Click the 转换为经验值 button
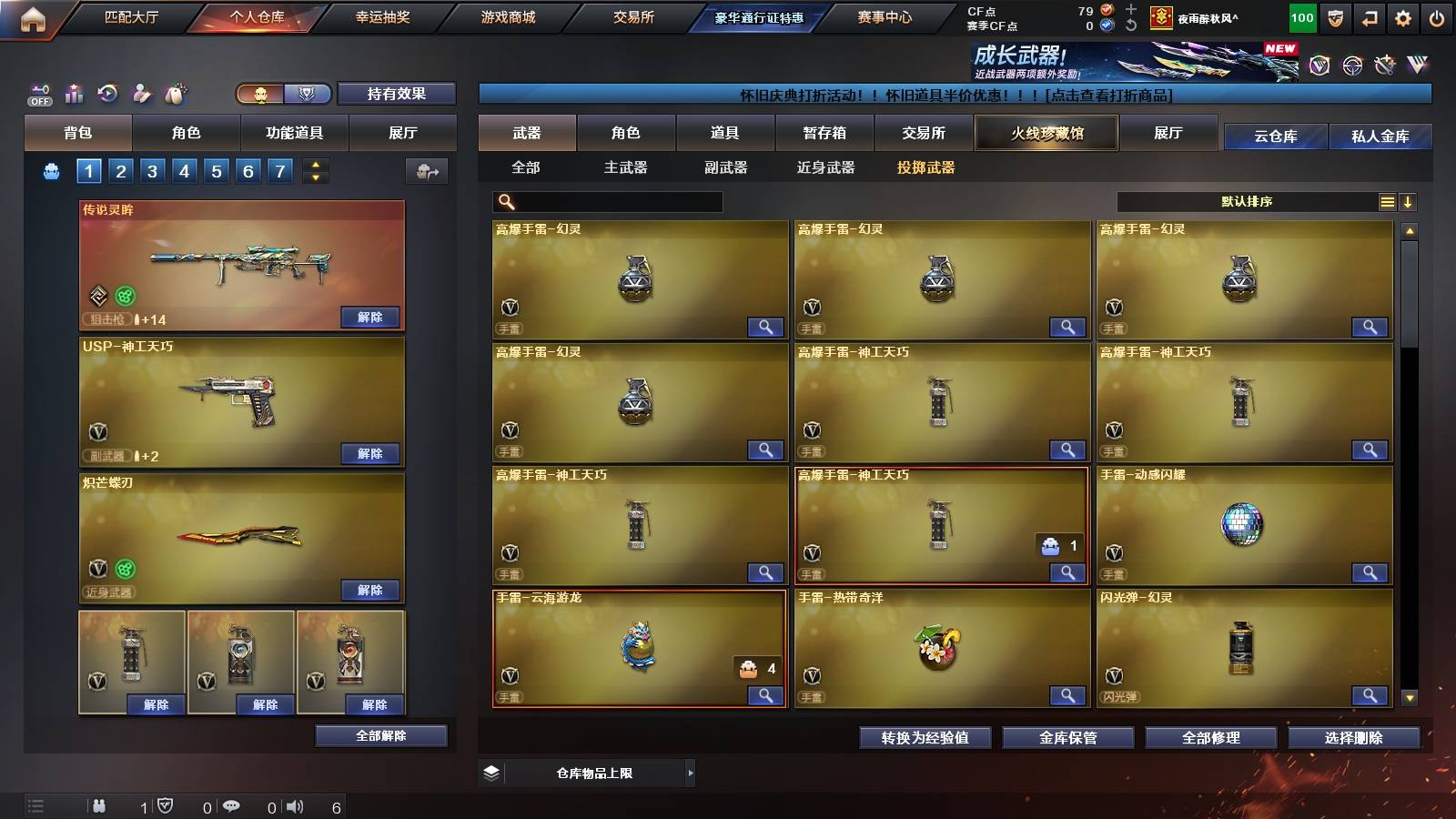Viewport: 1456px width, 819px height. (x=926, y=738)
